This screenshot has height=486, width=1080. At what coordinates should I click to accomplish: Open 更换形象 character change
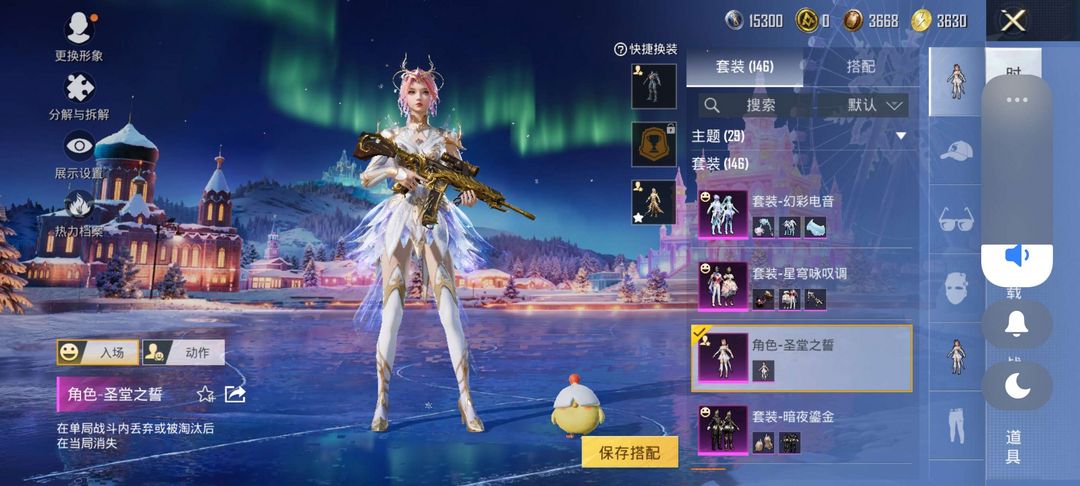(x=78, y=30)
